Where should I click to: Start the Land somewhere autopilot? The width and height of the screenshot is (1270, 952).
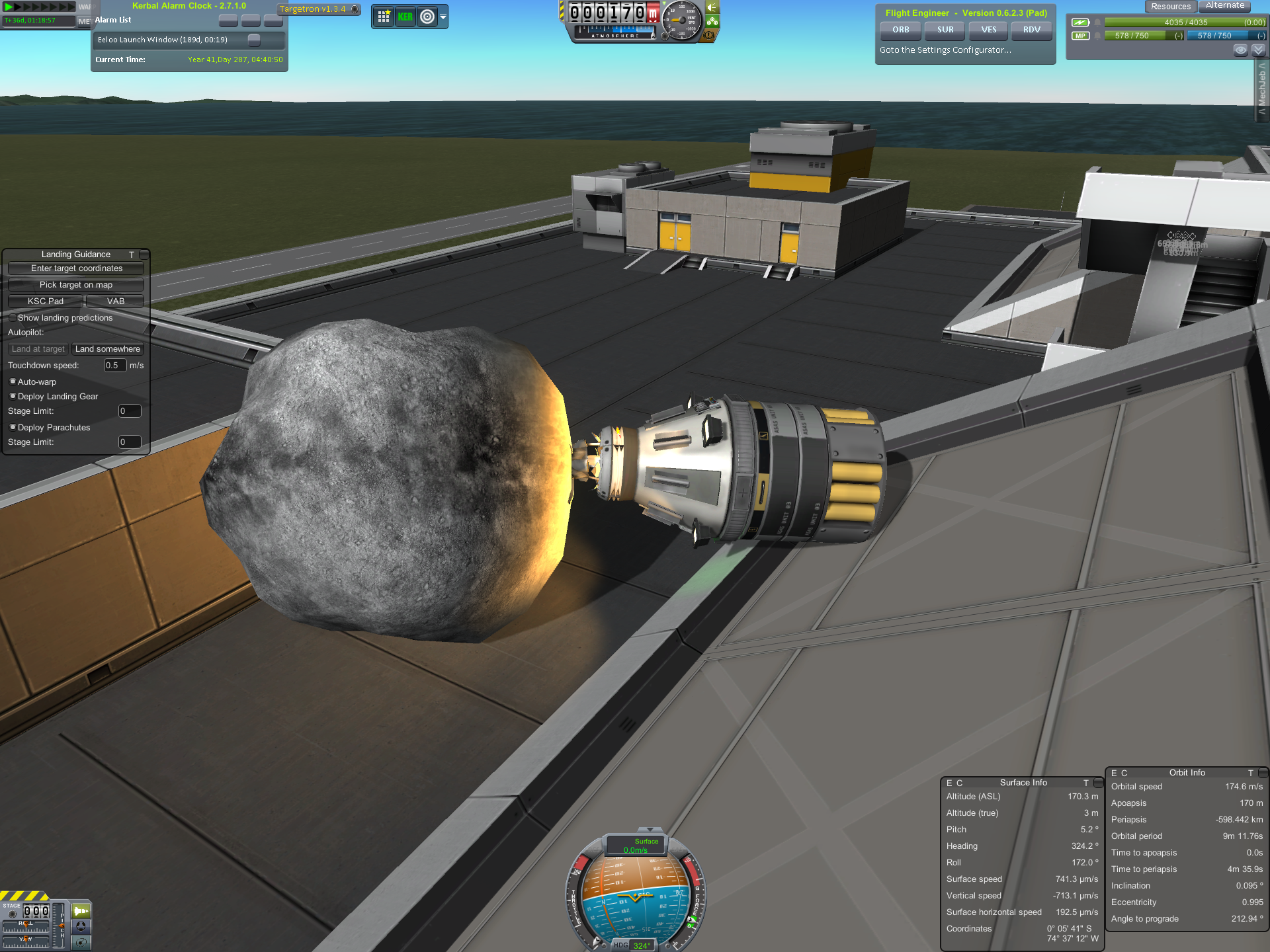click(107, 349)
